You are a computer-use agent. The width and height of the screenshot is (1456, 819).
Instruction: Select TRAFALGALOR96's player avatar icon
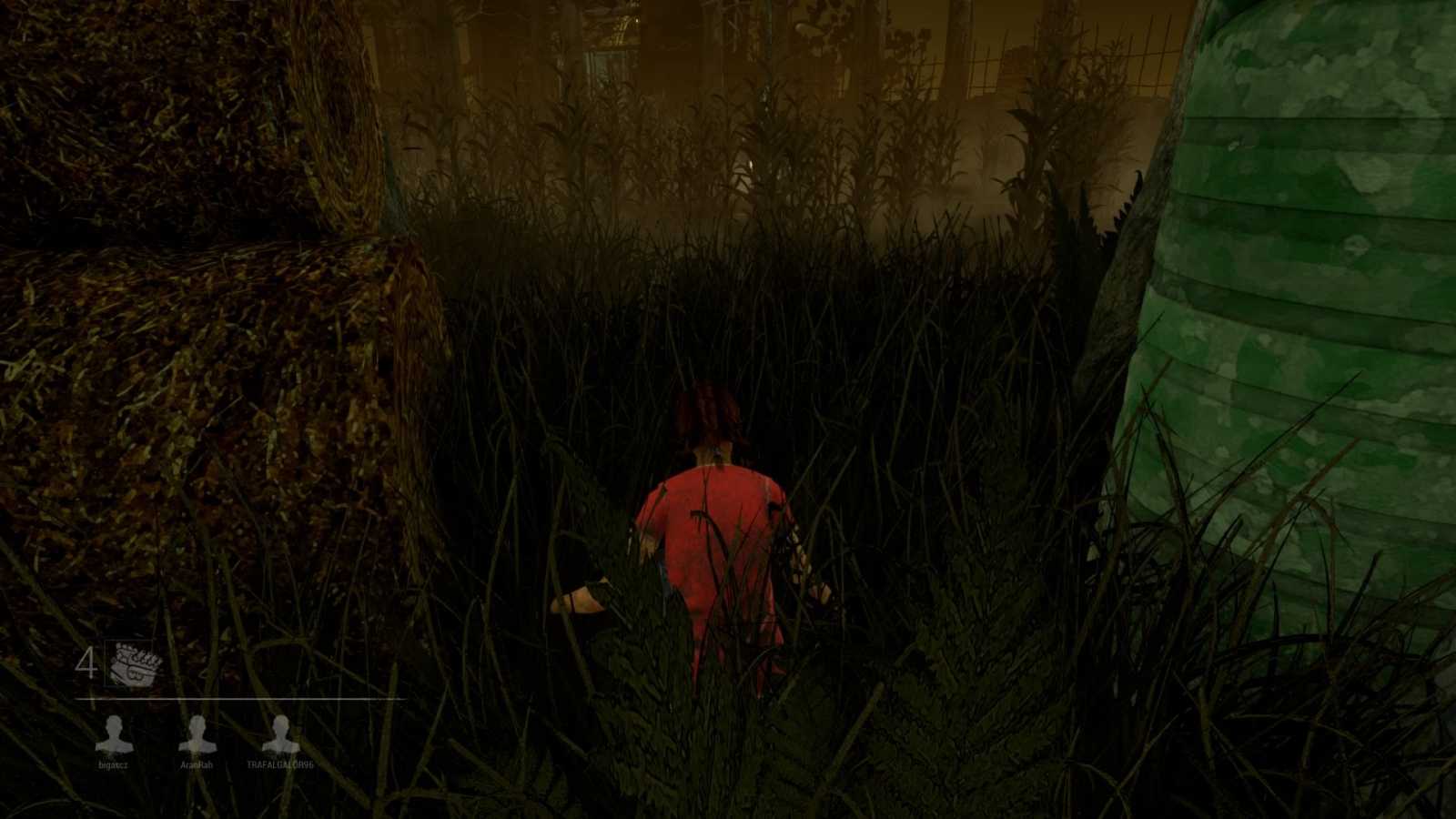(279, 733)
